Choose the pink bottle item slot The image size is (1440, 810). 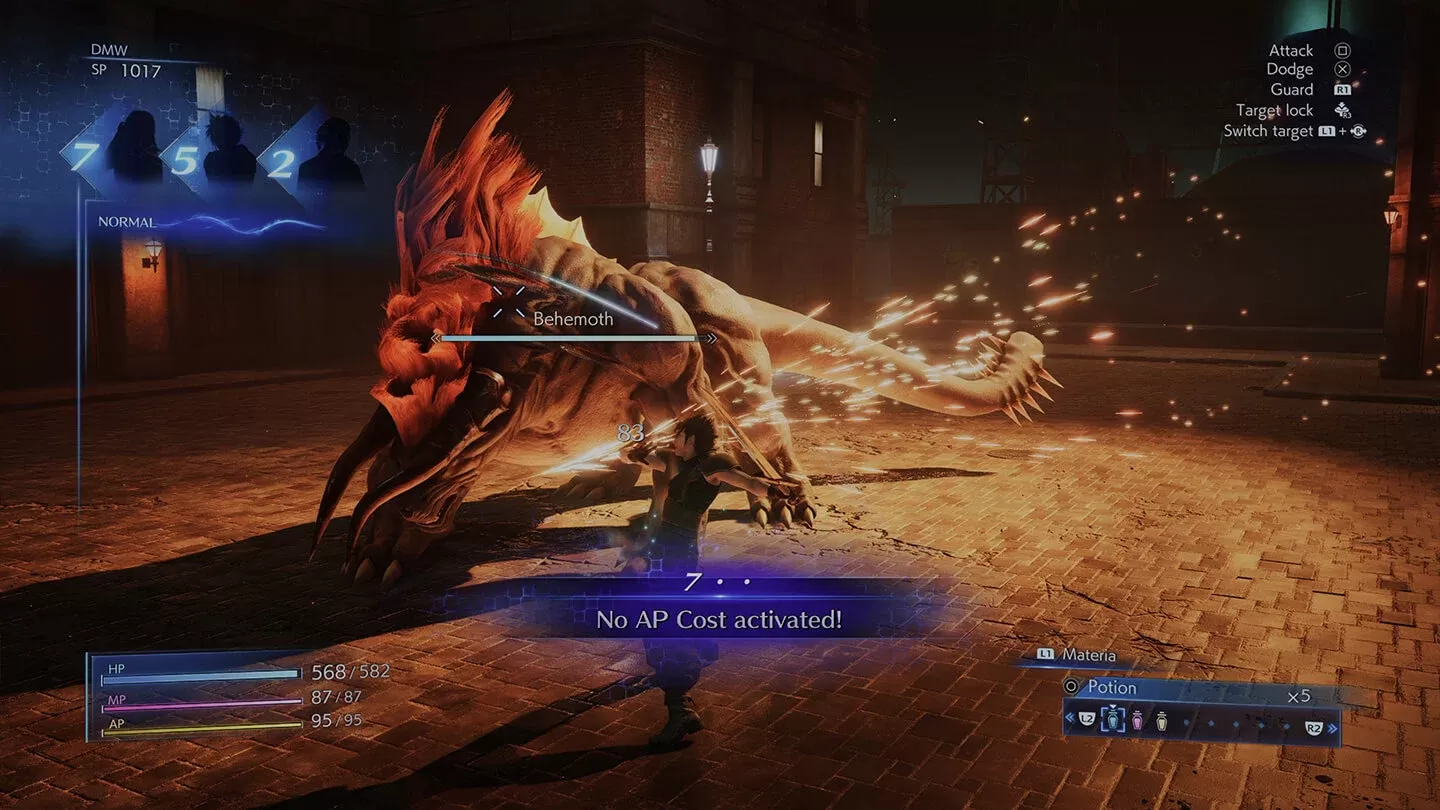pos(1137,719)
